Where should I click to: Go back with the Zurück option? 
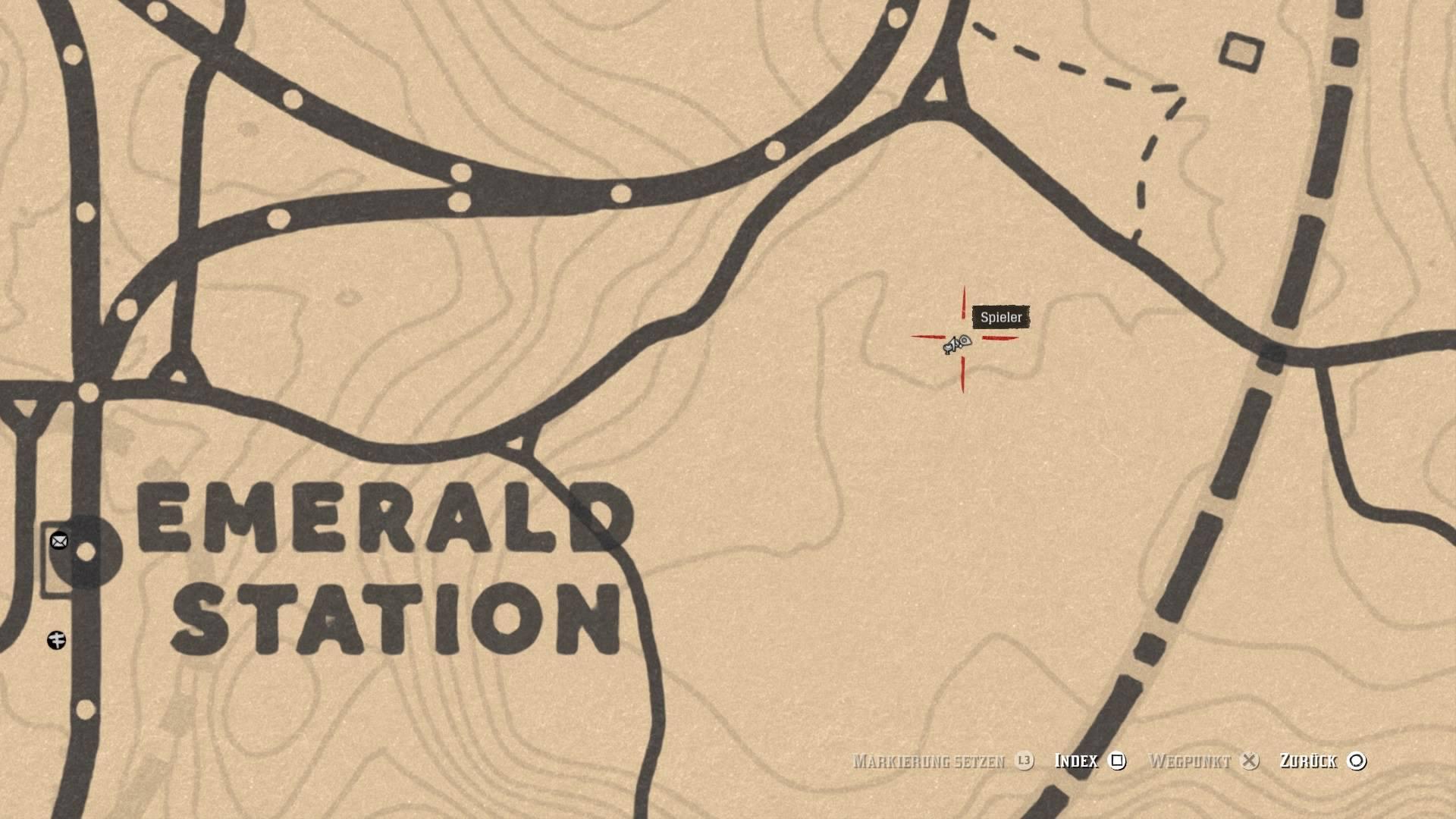click(x=1323, y=761)
